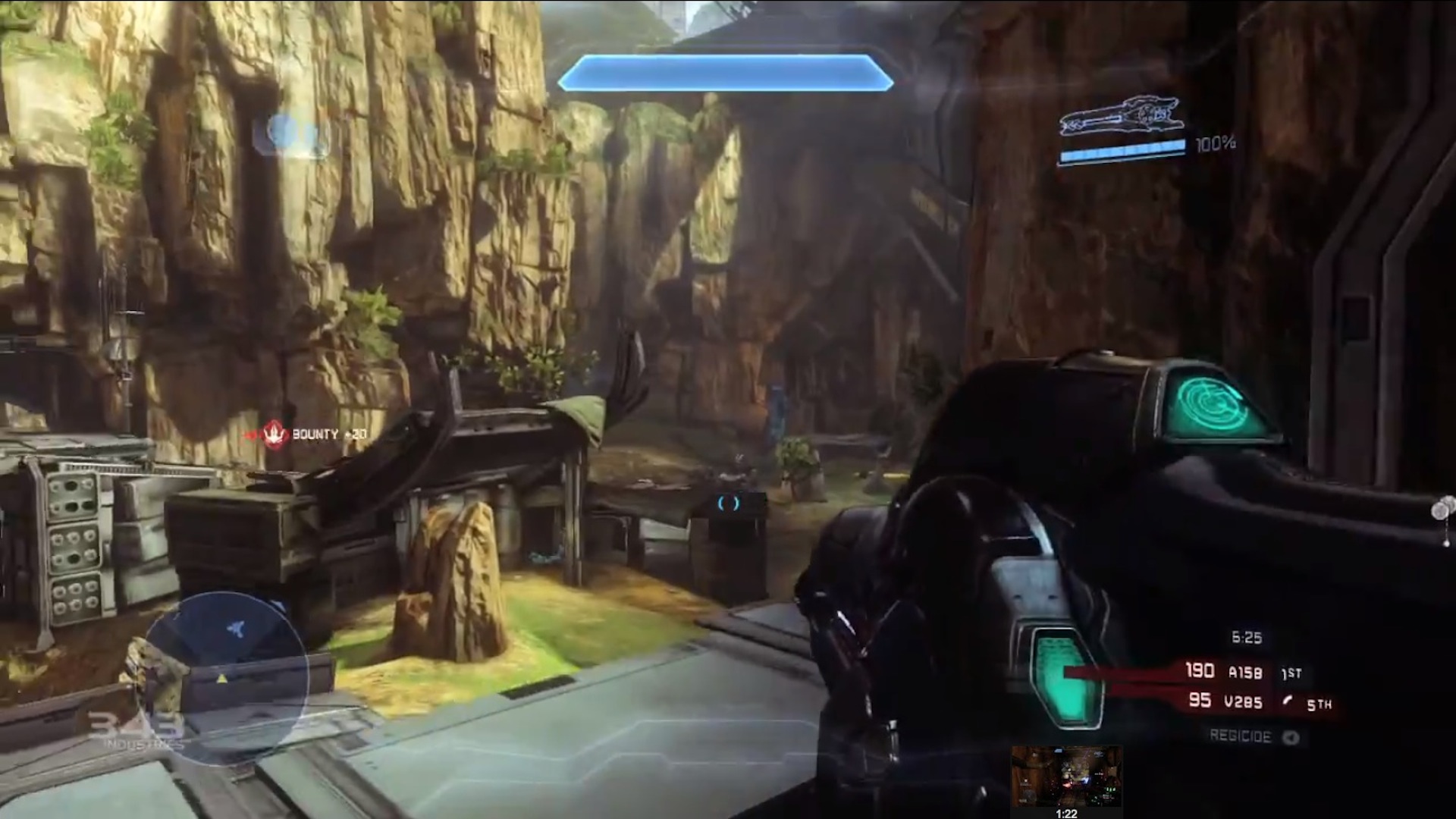The width and height of the screenshot is (1456, 819).
Task: Open the video preview thumbnail at 1:22
Action: click(1066, 776)
